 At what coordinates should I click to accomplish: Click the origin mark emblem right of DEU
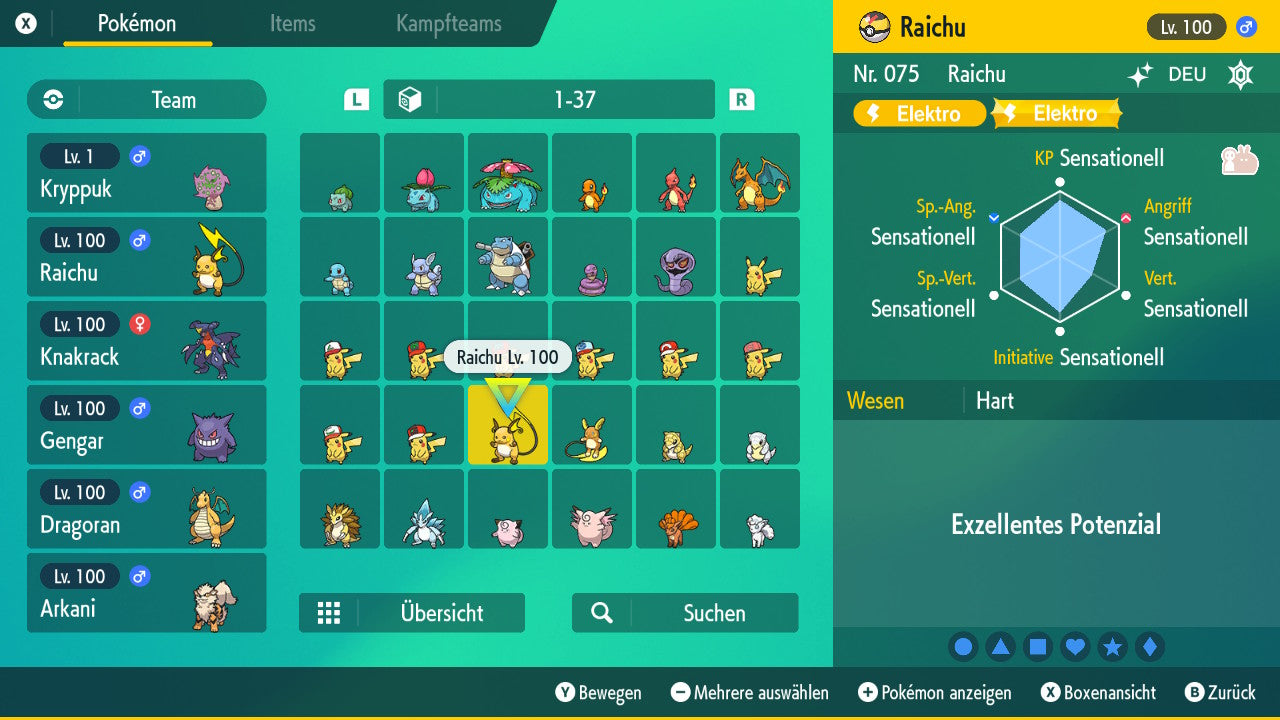1240,74
